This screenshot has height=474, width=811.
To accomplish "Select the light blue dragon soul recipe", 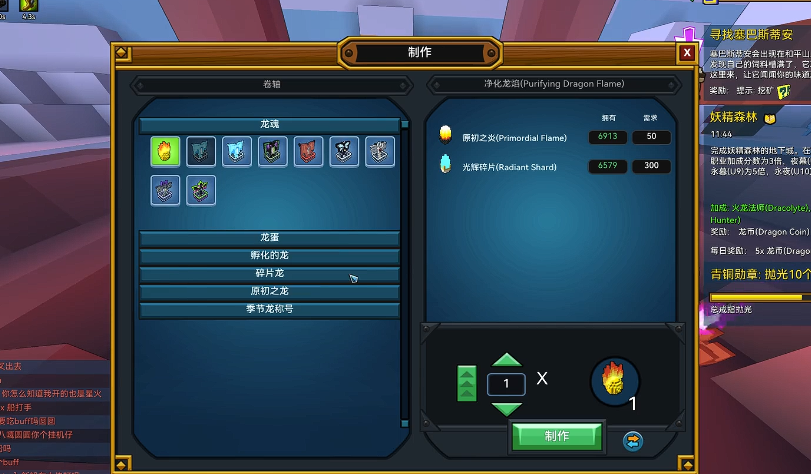I will click(x=237, y=151).
